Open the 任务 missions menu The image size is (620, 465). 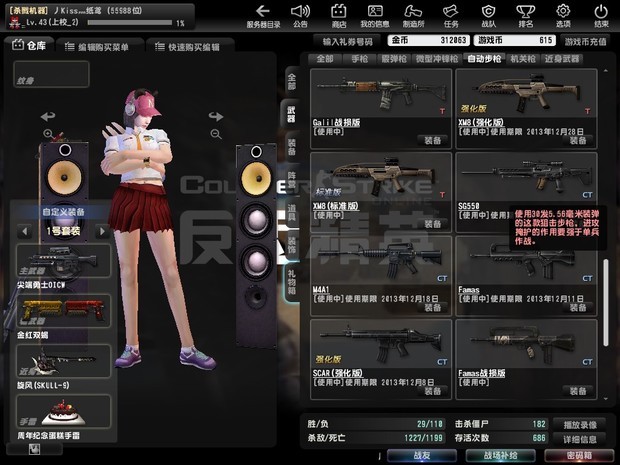[452, 14]
